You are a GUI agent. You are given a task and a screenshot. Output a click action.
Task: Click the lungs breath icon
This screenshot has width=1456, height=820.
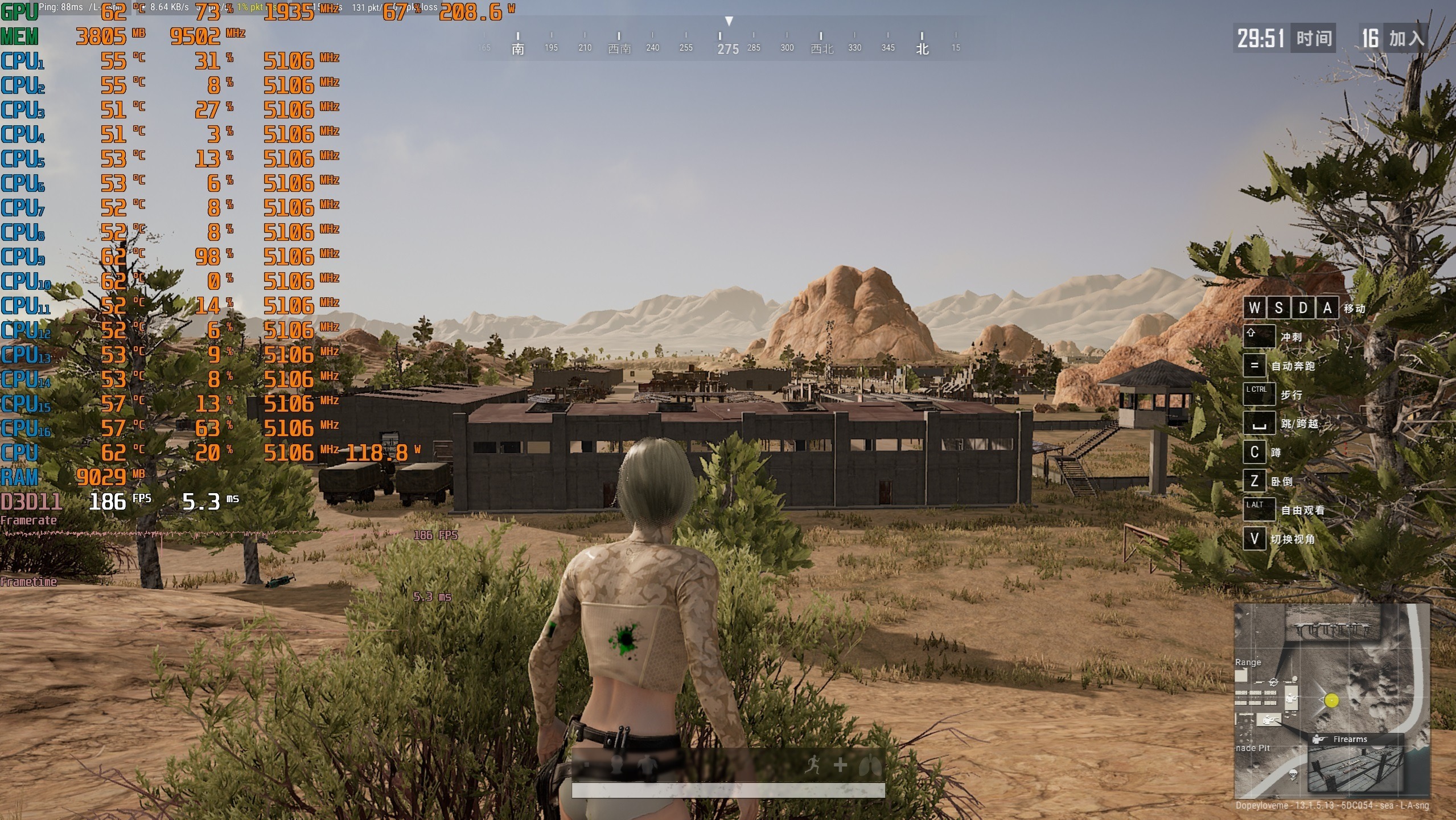[x=870, y=766]
